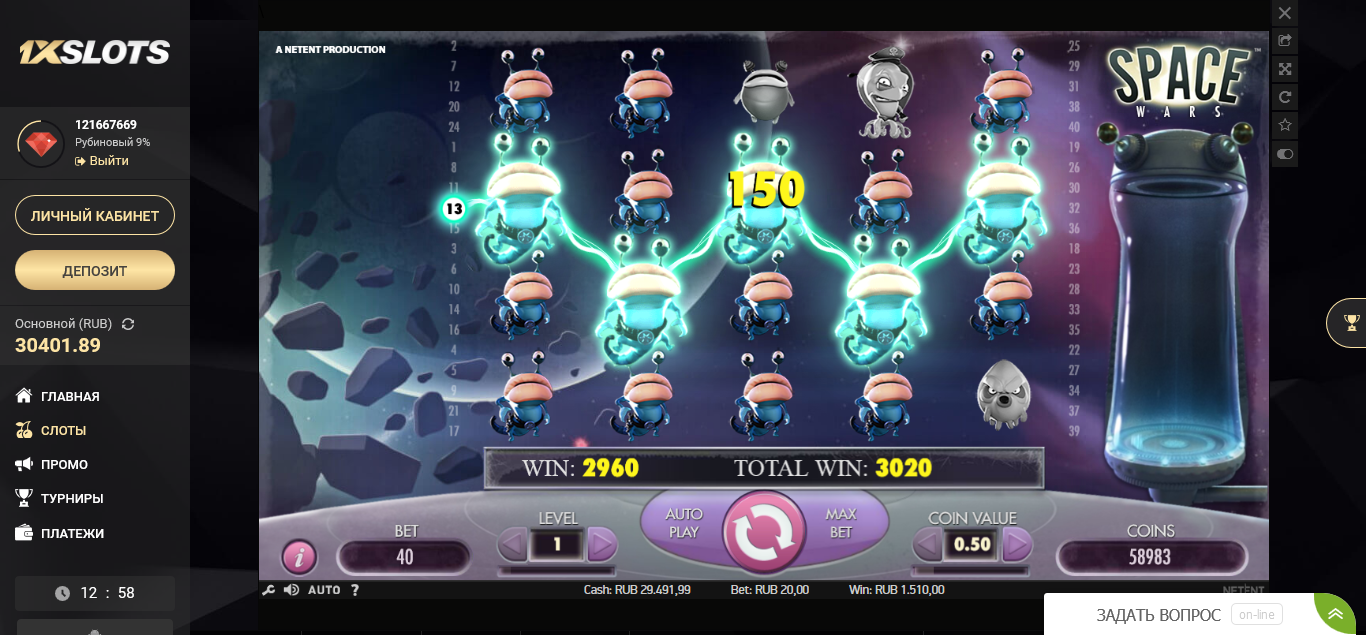Lower the coin value with left arrow
The image size is (1366, 635).
point(928,545)
